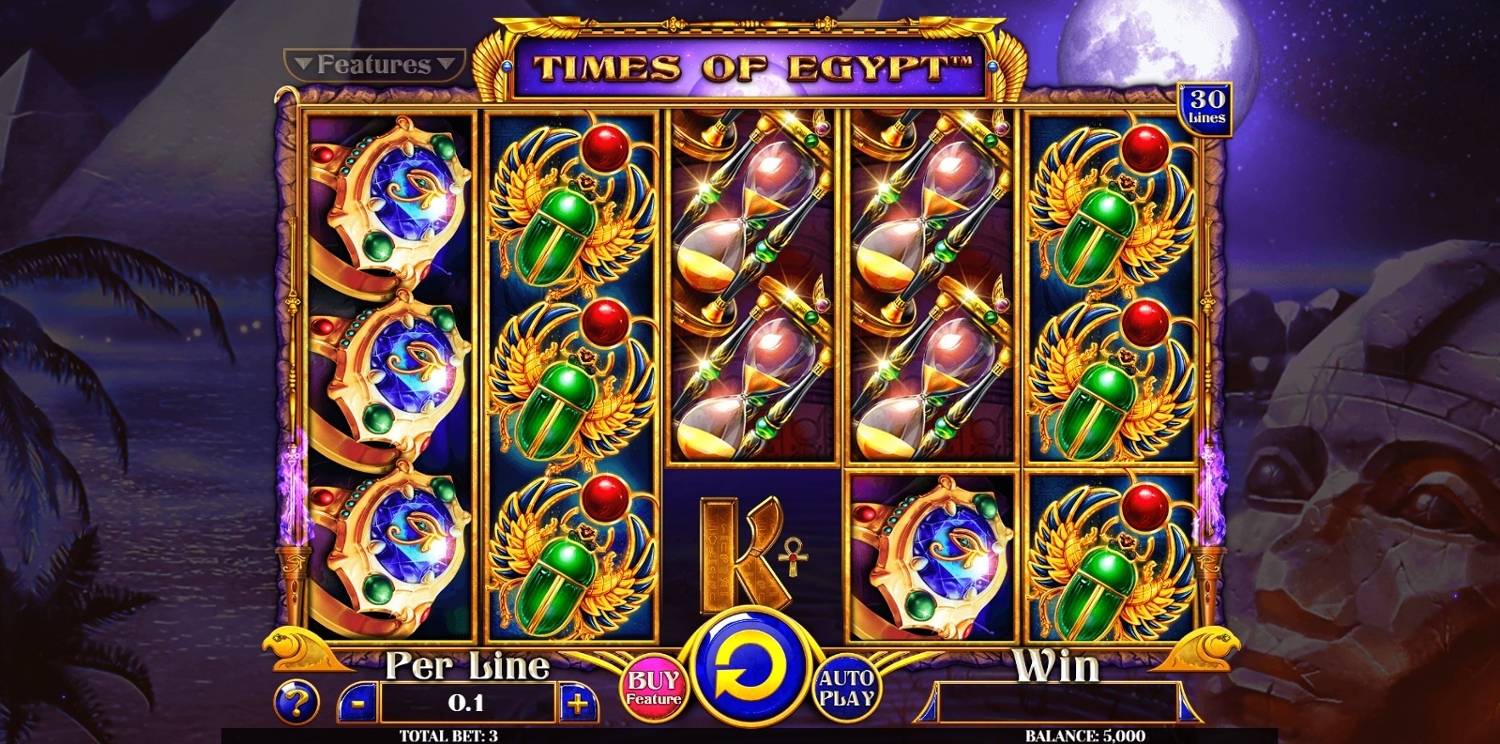Screen dimensions: 1500x744
Task: Increase the Per Line bet with plus
Action: (x=576, y=703)
